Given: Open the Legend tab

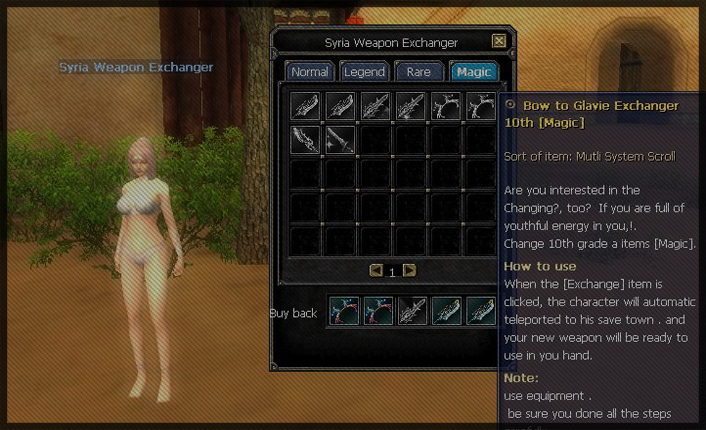Looking at the screenshot, I should click(x=364, y=72).
